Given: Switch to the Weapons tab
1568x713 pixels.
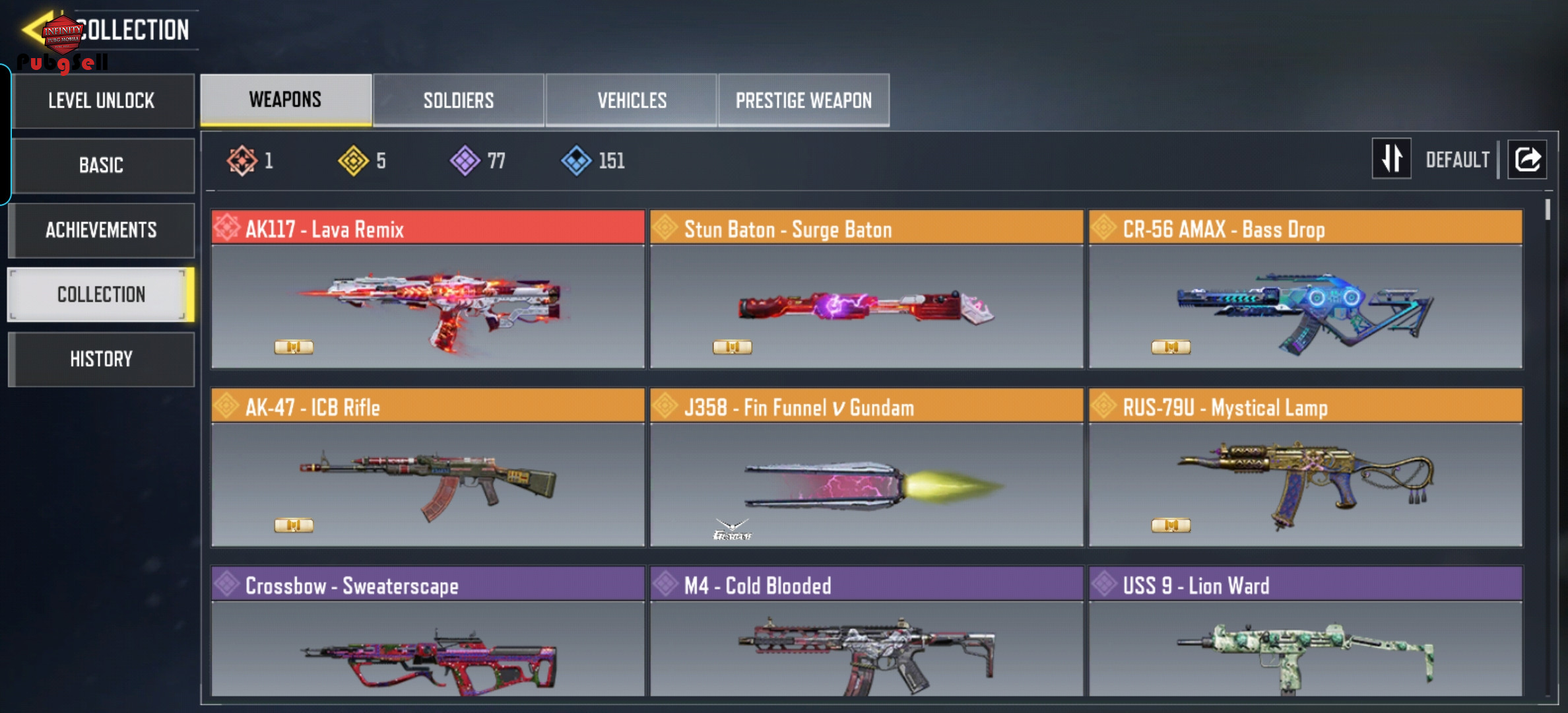Looking at the screenshot, I should pyautogui.click(x=286, y=100).
